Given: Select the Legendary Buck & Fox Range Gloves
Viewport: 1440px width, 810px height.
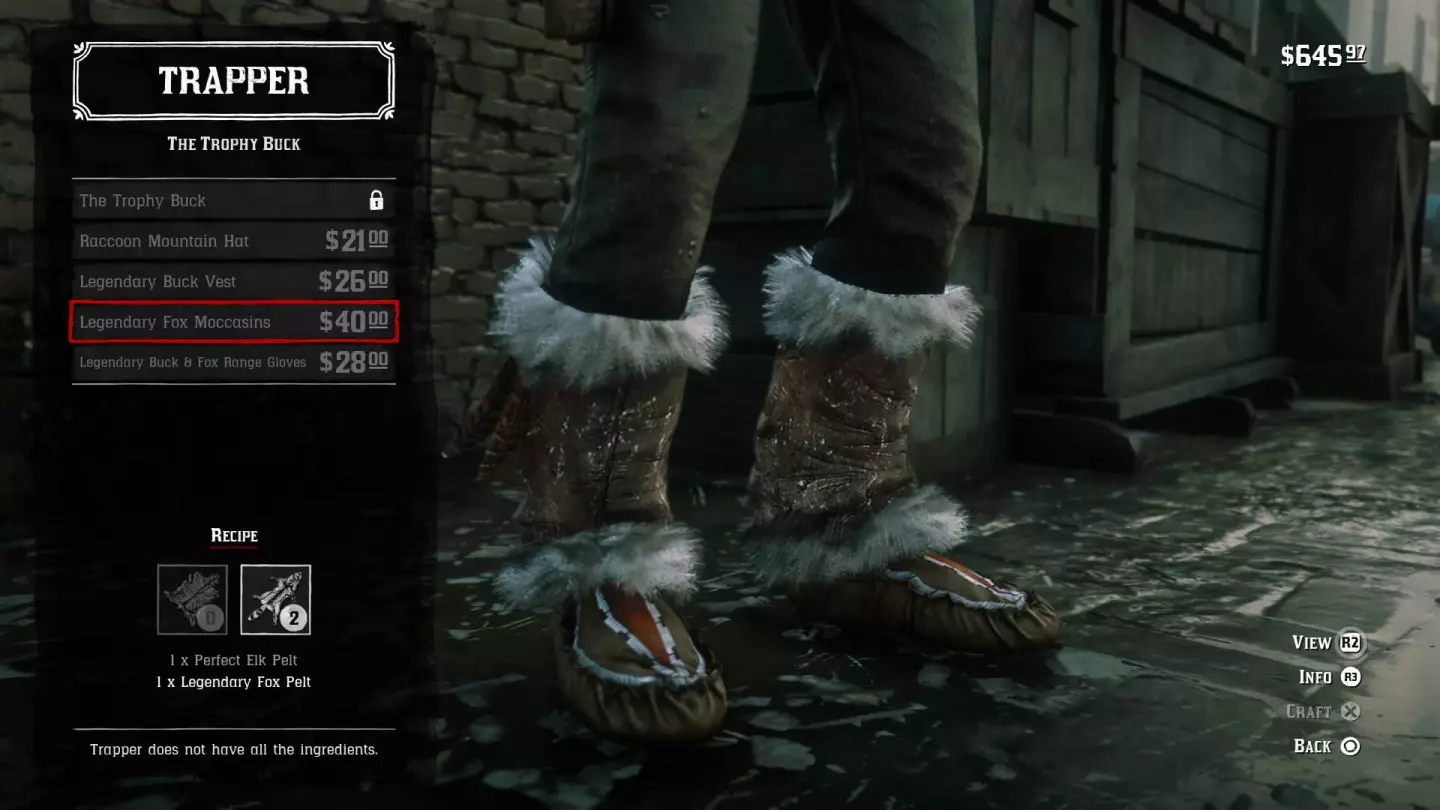Looking at the screenshot, I should (233, 362).
